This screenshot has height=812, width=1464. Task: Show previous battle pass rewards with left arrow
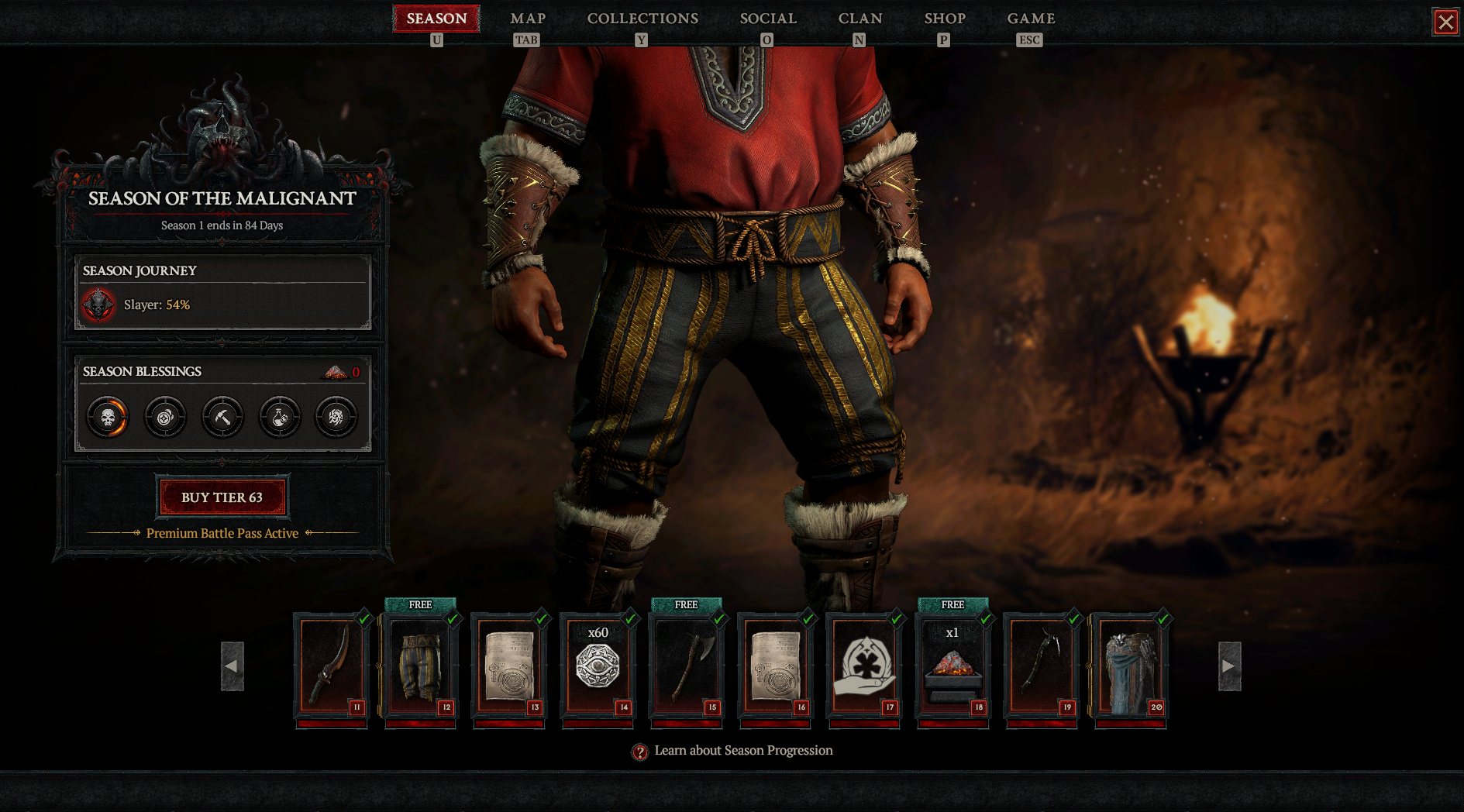(x=233, y=666)
